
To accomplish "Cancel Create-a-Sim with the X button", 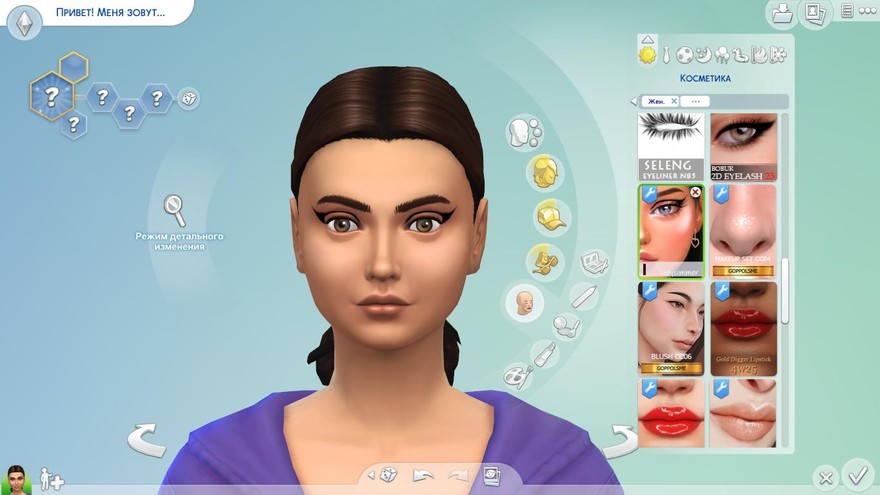I will tap(824, 477).
